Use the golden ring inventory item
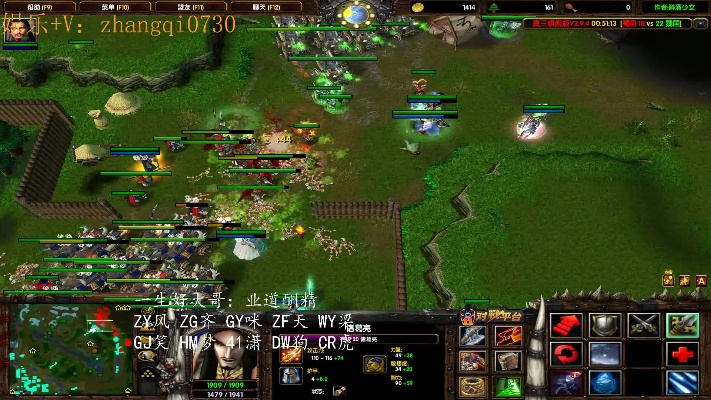This screenshot has height=400, width=711. (x=474, y=386)
